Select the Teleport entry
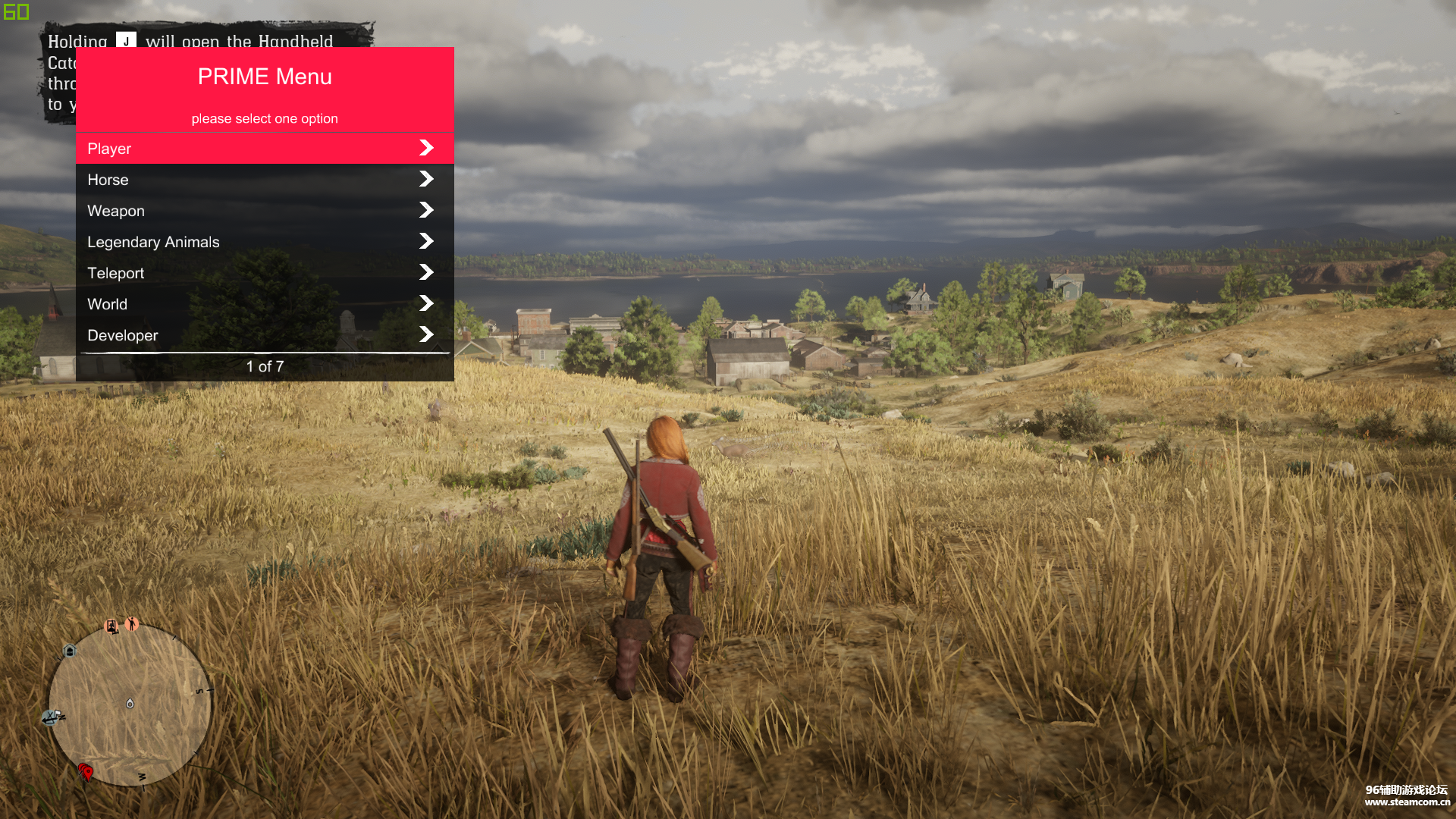The height and width of the screenshot is (819, 1456). click(x=264, y=273)
